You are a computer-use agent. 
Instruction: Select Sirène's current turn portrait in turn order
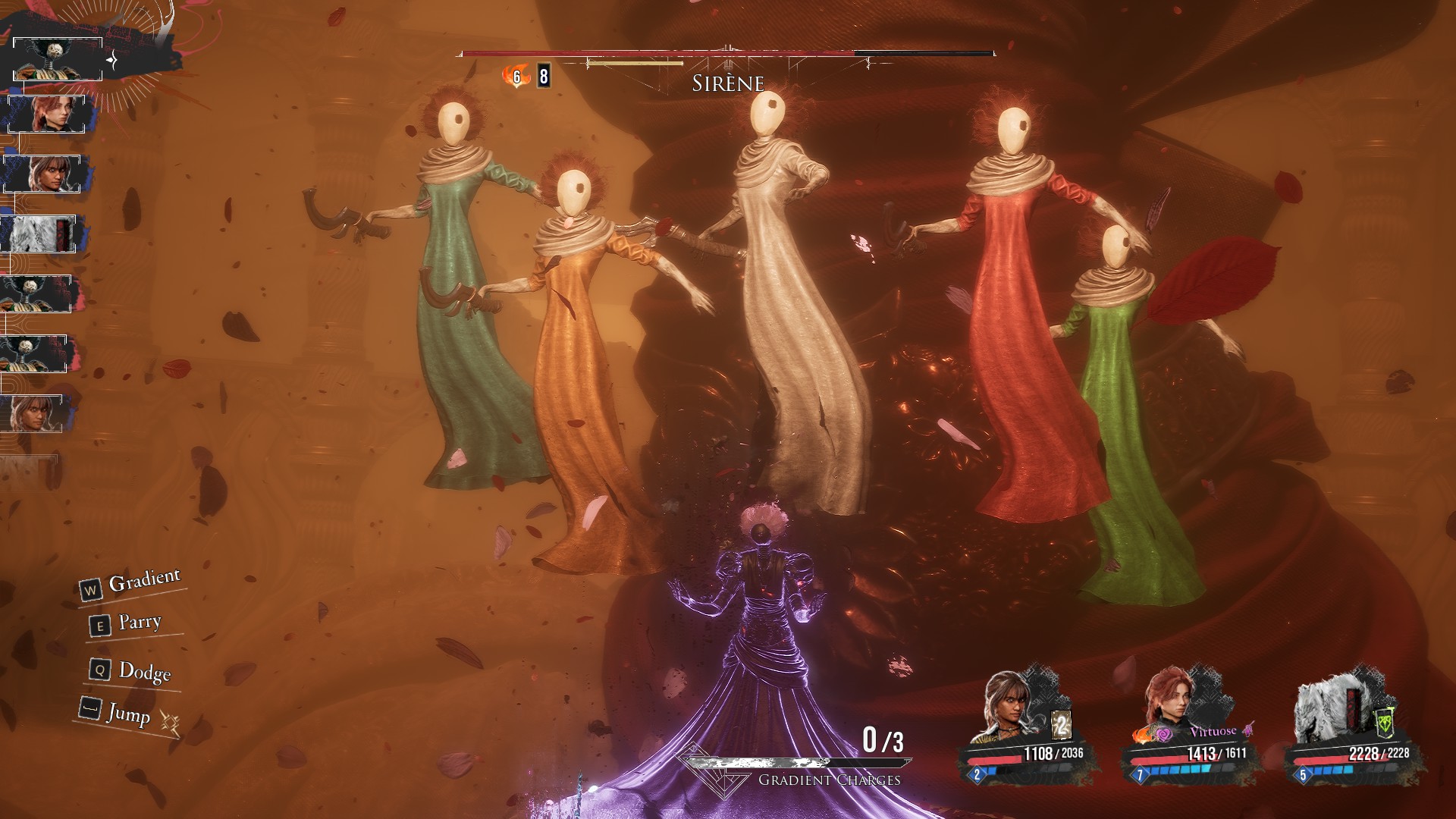[58, 59]
